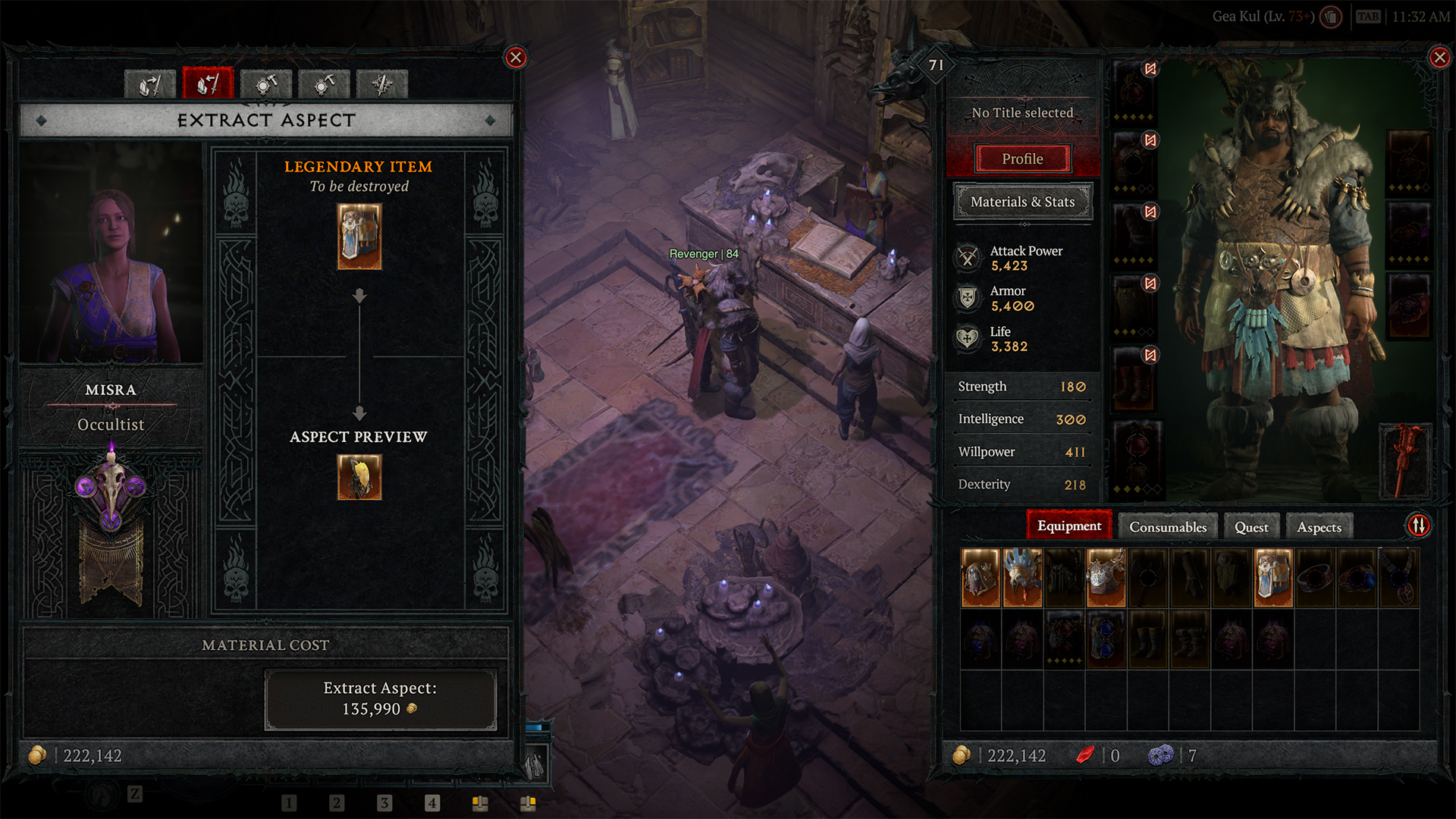Click the Extract Aspect cost button
The image size is (1456, 819).
[380, 698]
